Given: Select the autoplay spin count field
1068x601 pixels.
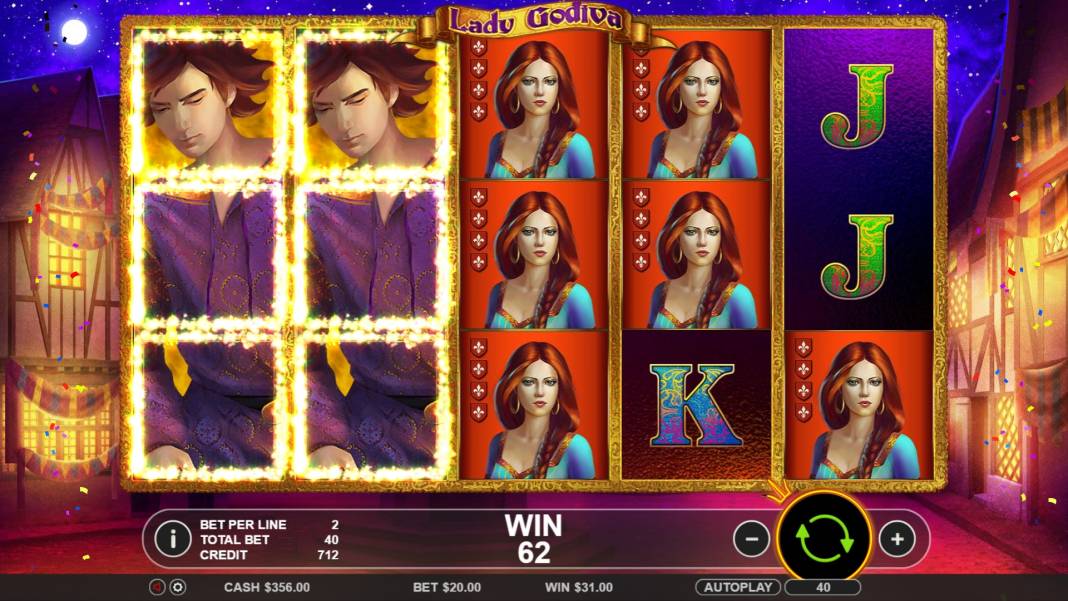Looking at the screenshot, I should [x=823, y=587].
